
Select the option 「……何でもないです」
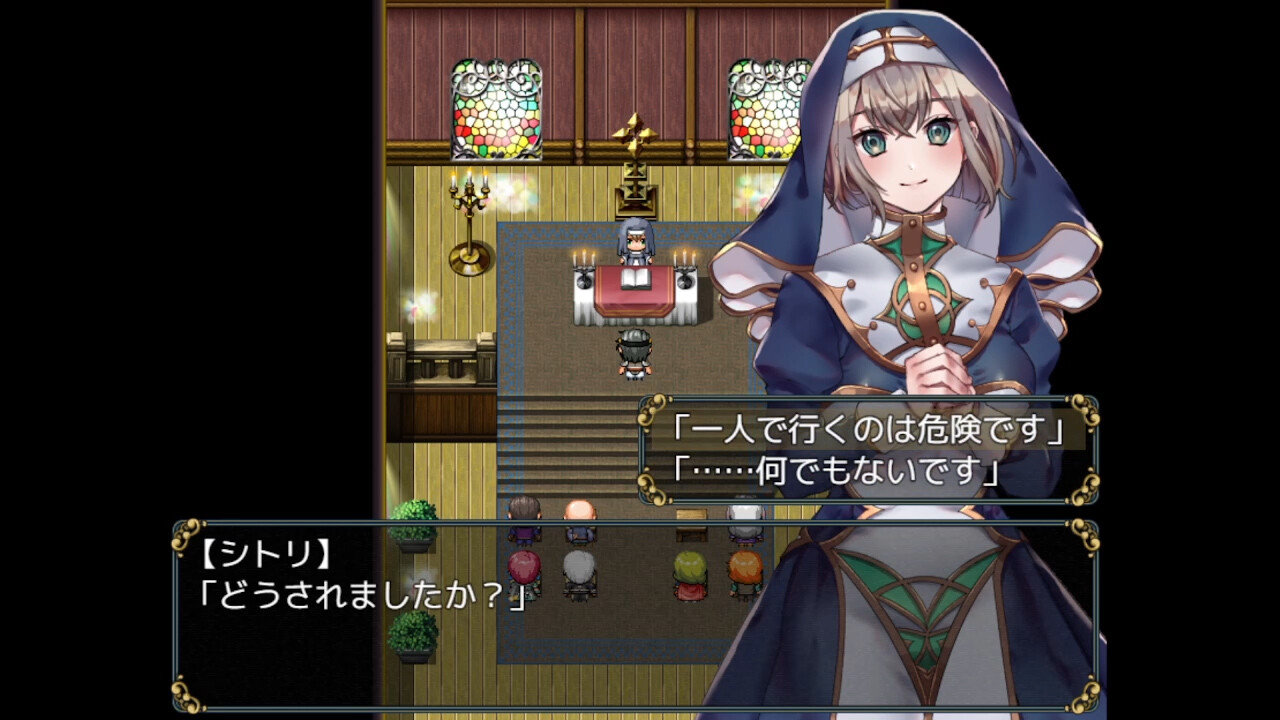(837, 470)
